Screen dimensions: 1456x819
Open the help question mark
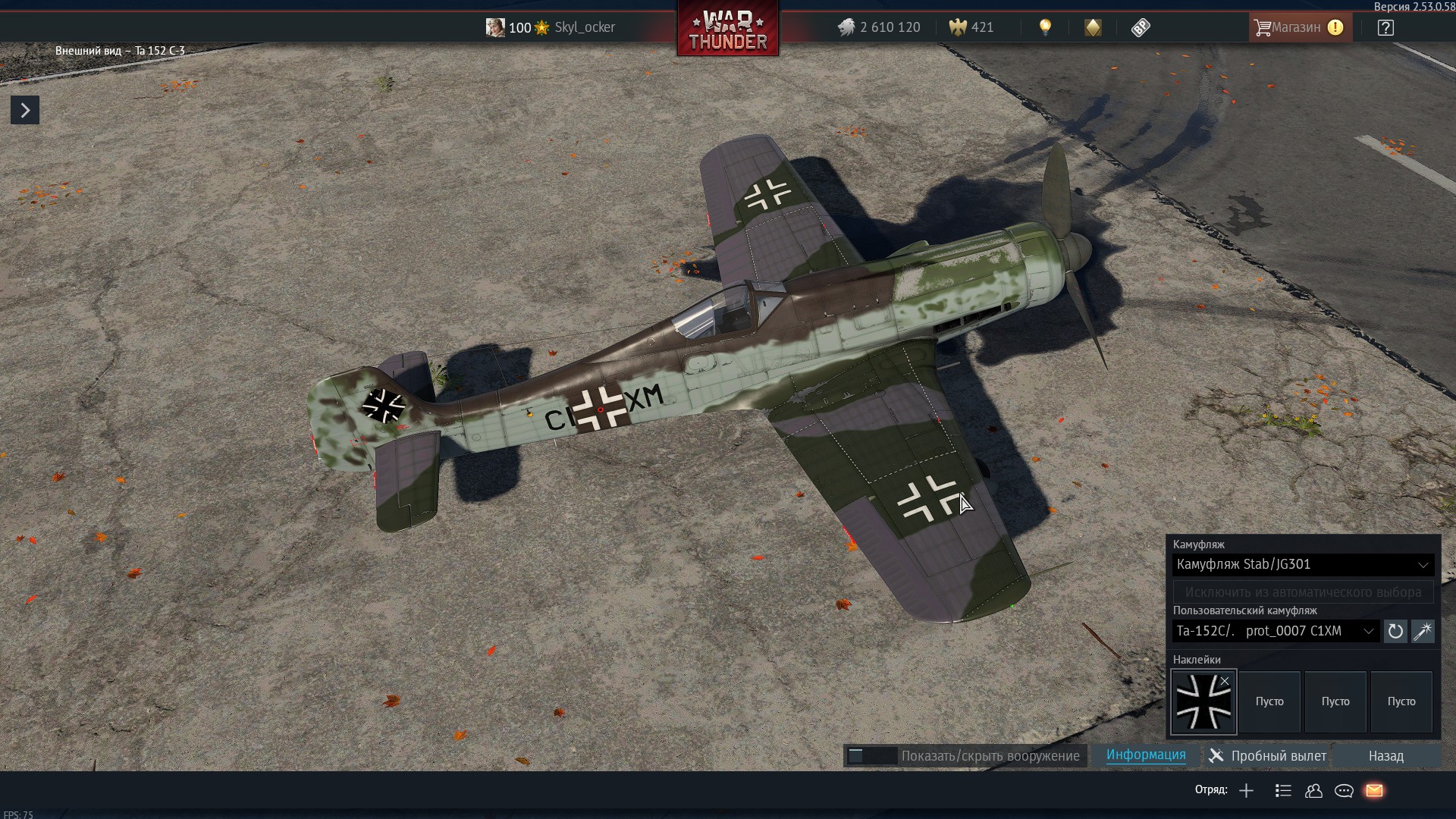1385,28
